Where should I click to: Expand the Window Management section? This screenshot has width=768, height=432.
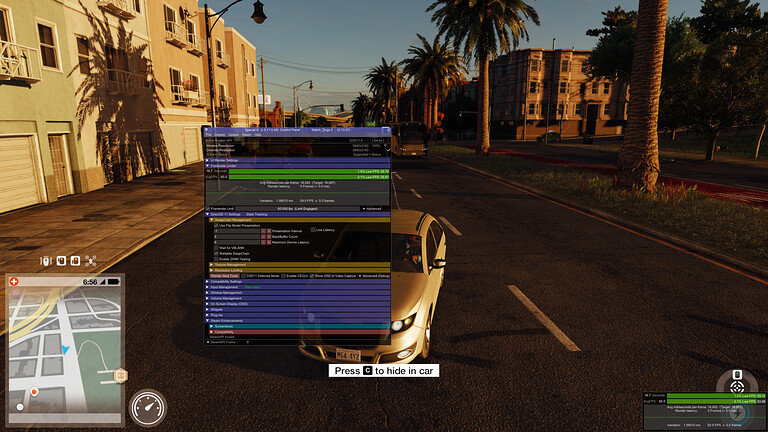[226, 292]
